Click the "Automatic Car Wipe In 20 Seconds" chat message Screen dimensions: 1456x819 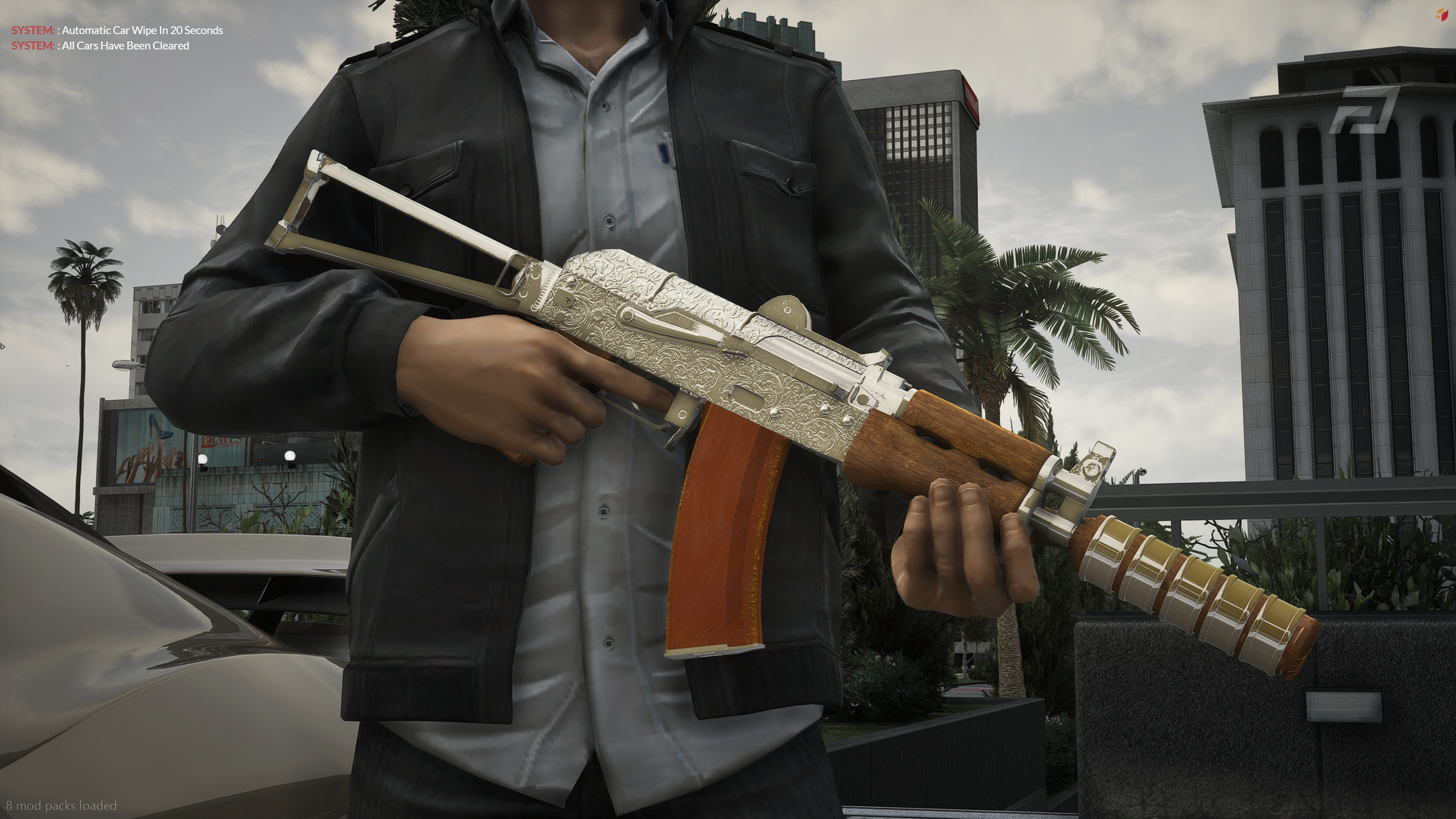point(141,31)
